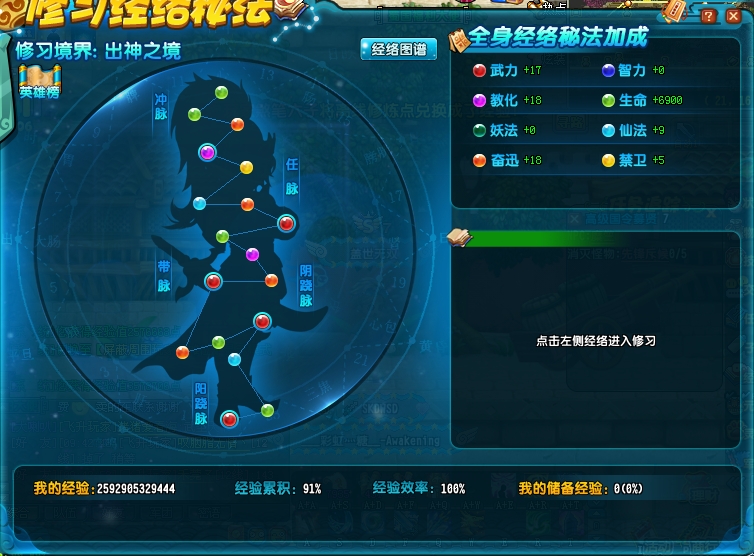
Task: Open the question mark help button
Action: (x=708, y=17)
